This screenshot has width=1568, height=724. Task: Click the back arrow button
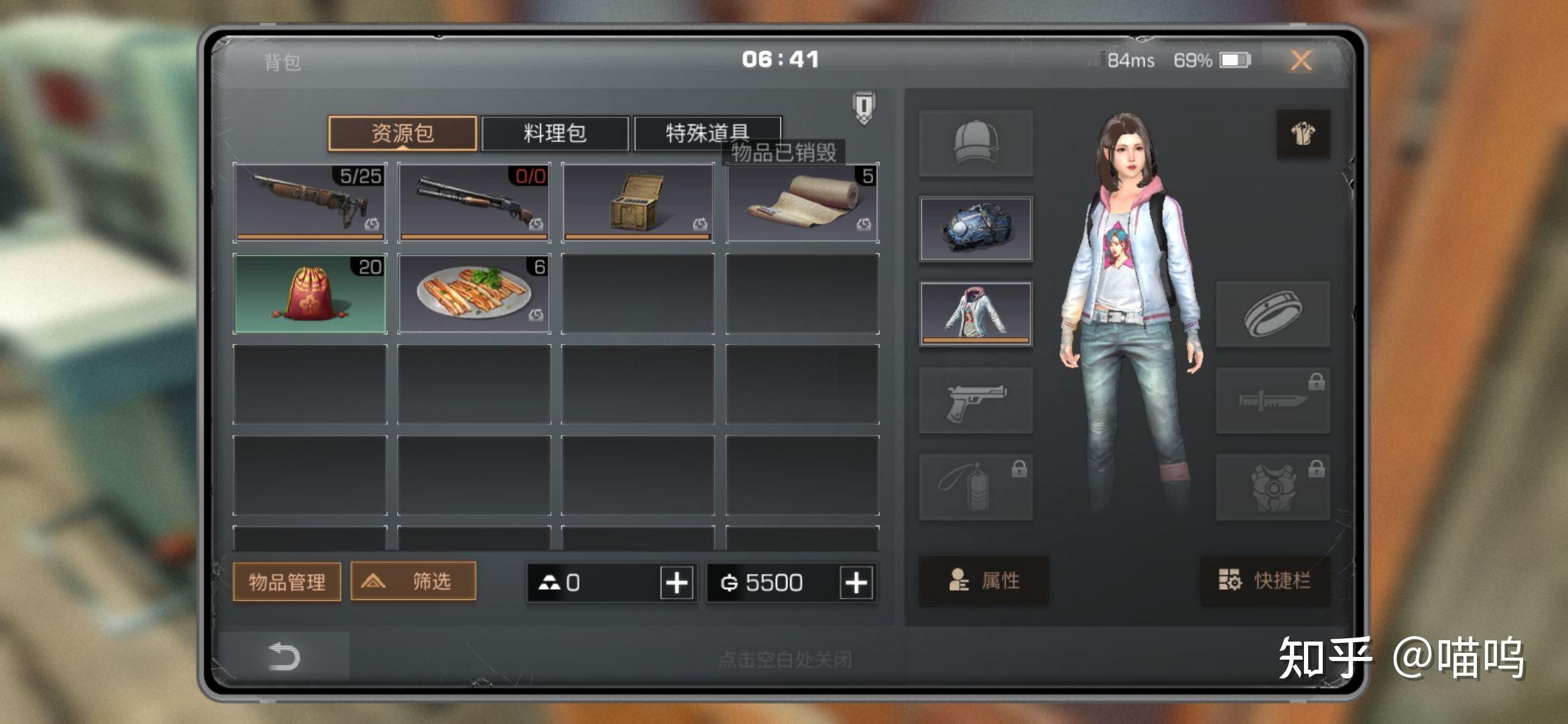point(283,656)
